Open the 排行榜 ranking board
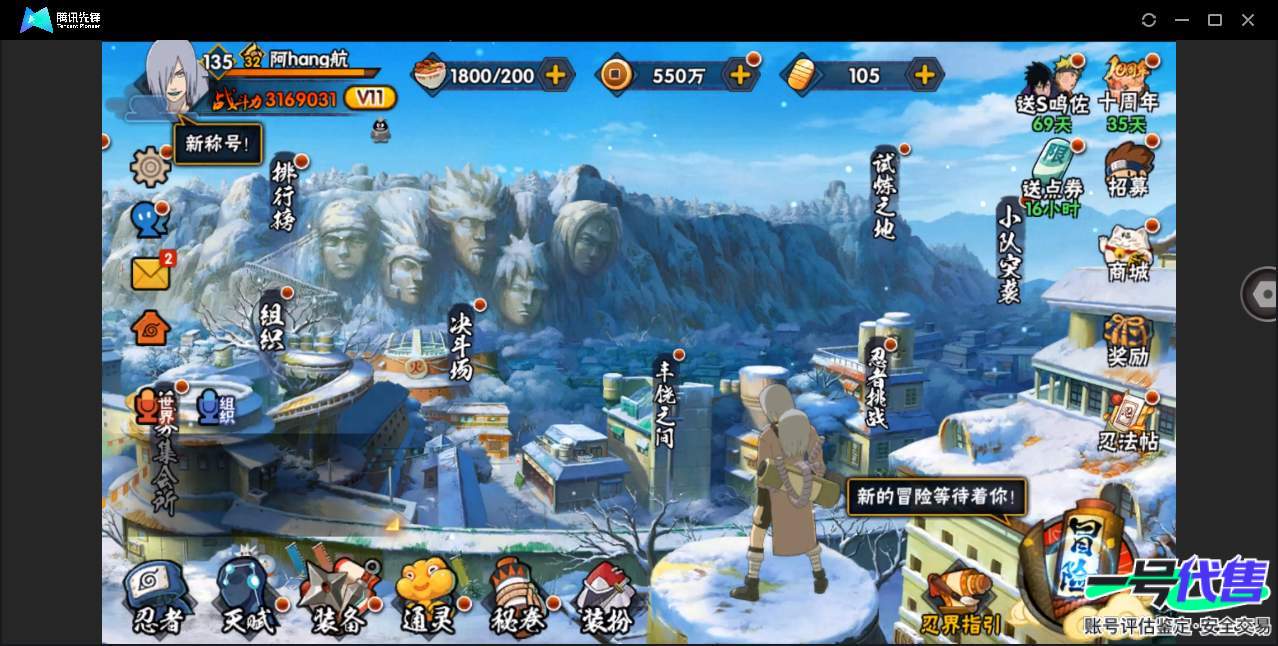The width and height of the screenshot is (1278, 646). click(284, 194)
